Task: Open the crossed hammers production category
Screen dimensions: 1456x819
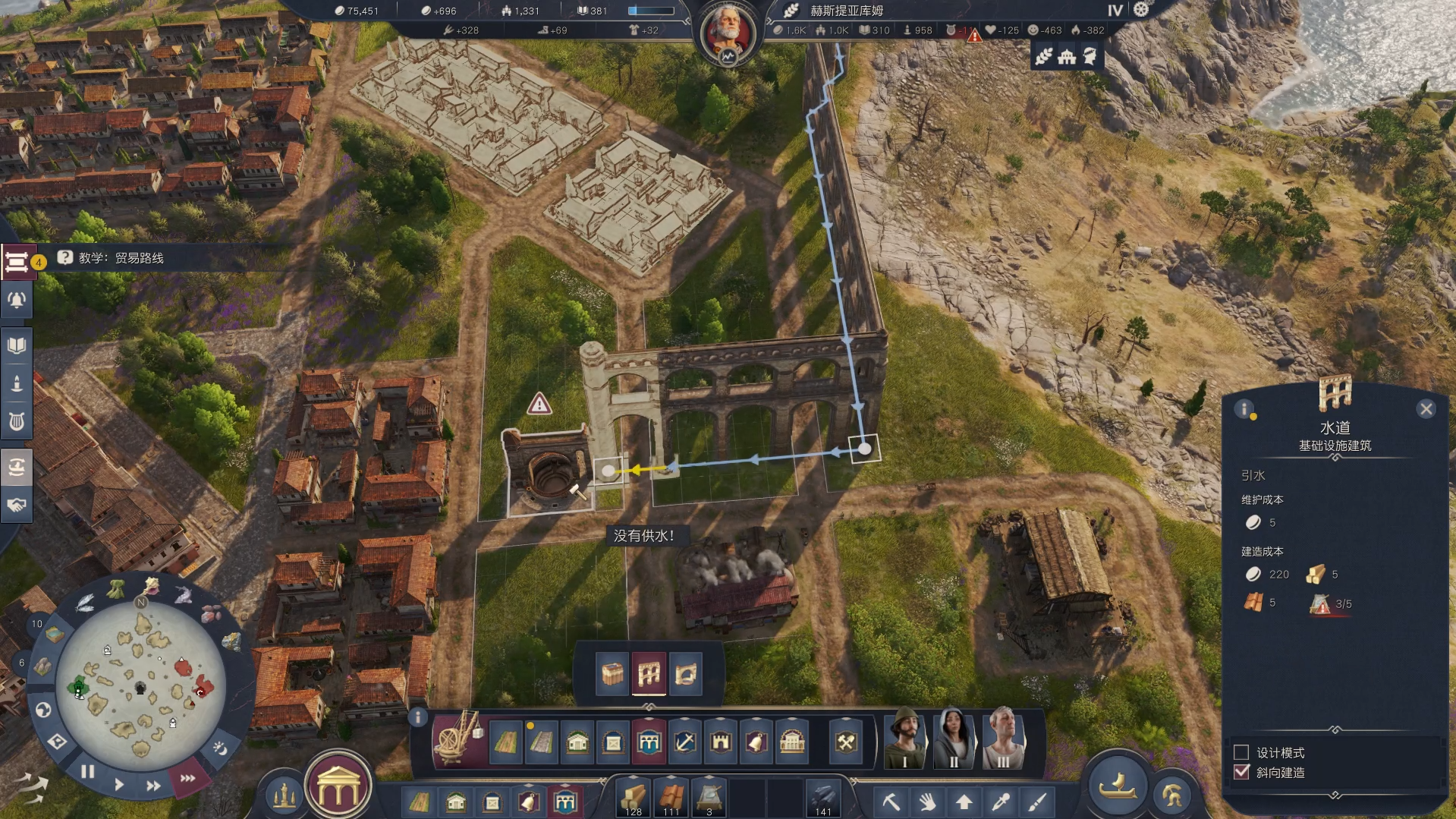Action: click(x=846, y=742)
